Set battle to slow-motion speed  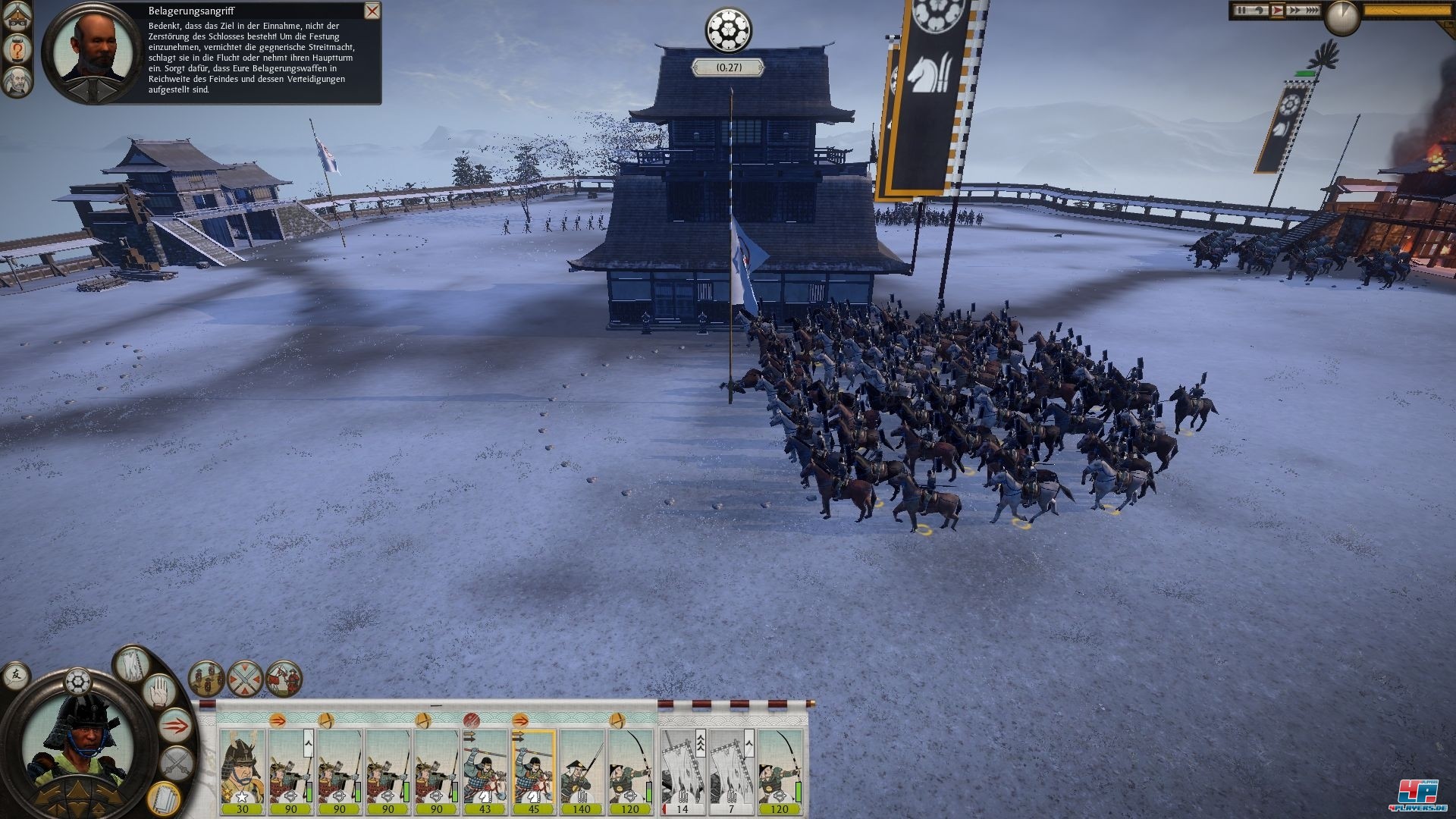pyautogui.click(x=1259, y=11)
